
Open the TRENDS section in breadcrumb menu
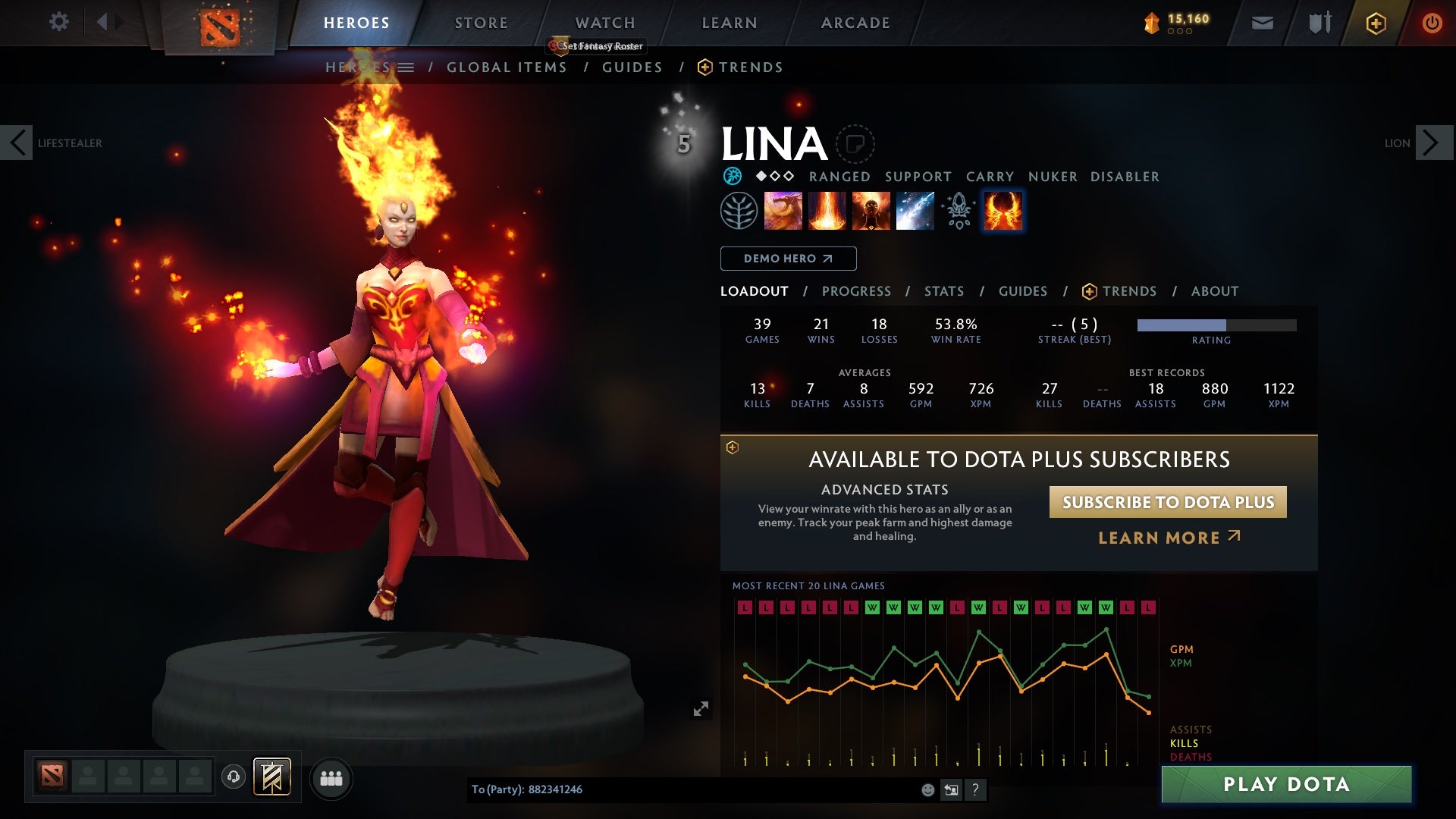click(x=752, y=67)
